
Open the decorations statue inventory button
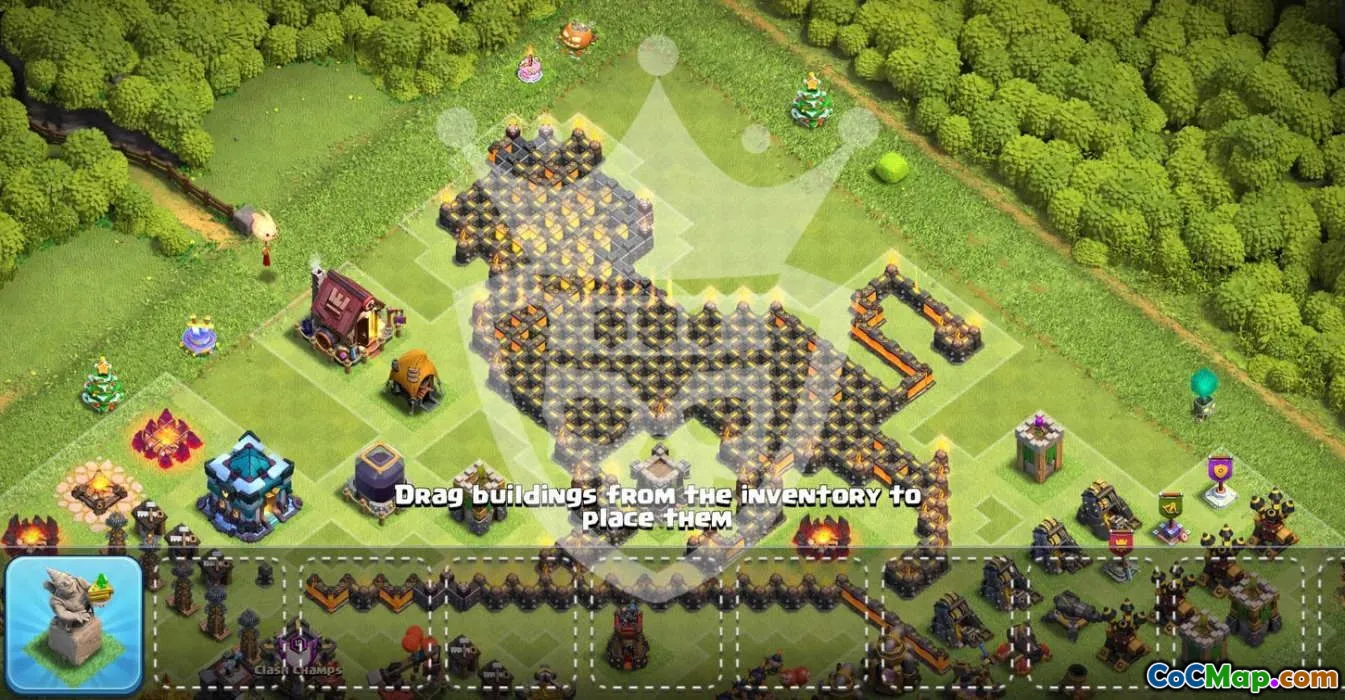[75, 624]
